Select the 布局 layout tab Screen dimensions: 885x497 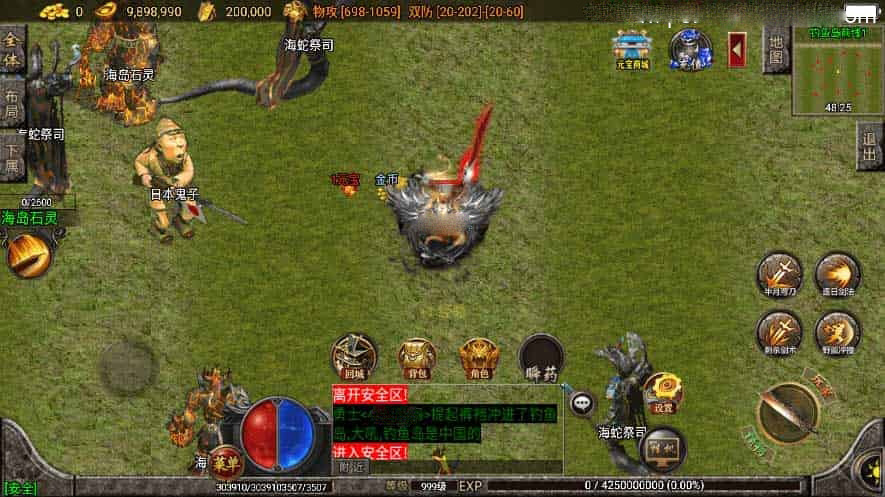[12, 103]
